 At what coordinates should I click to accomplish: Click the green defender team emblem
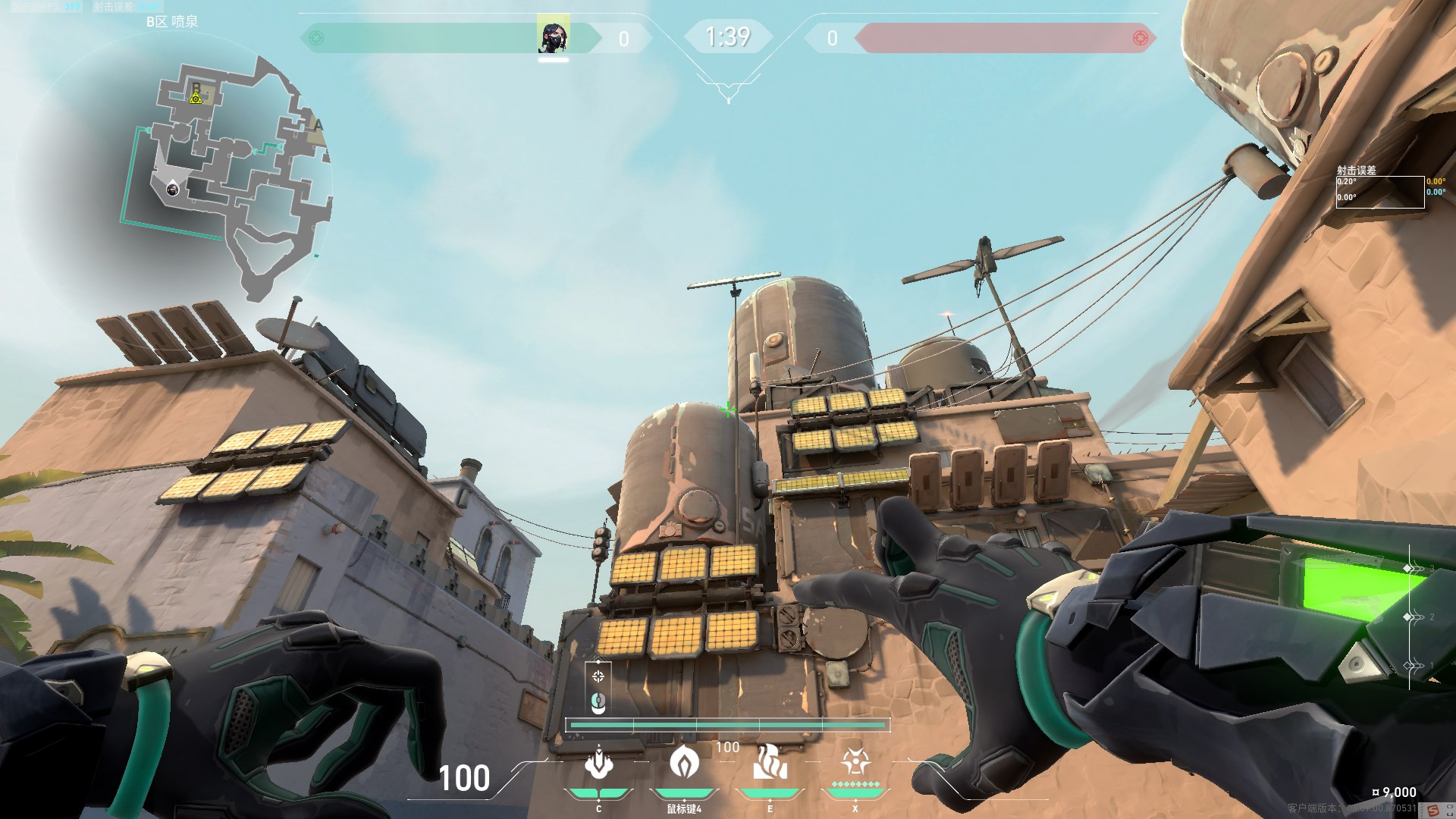point(316,38)
